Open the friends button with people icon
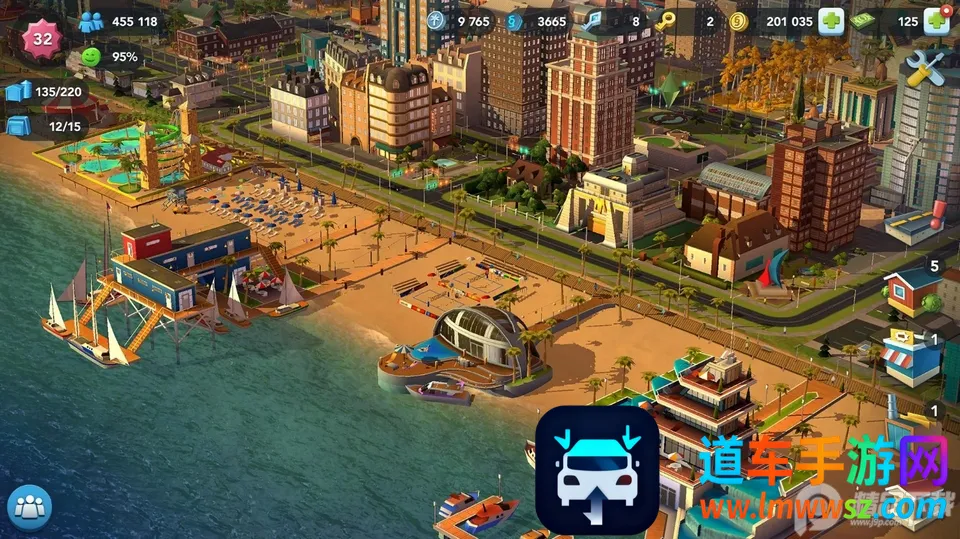 tap(29, 507)
